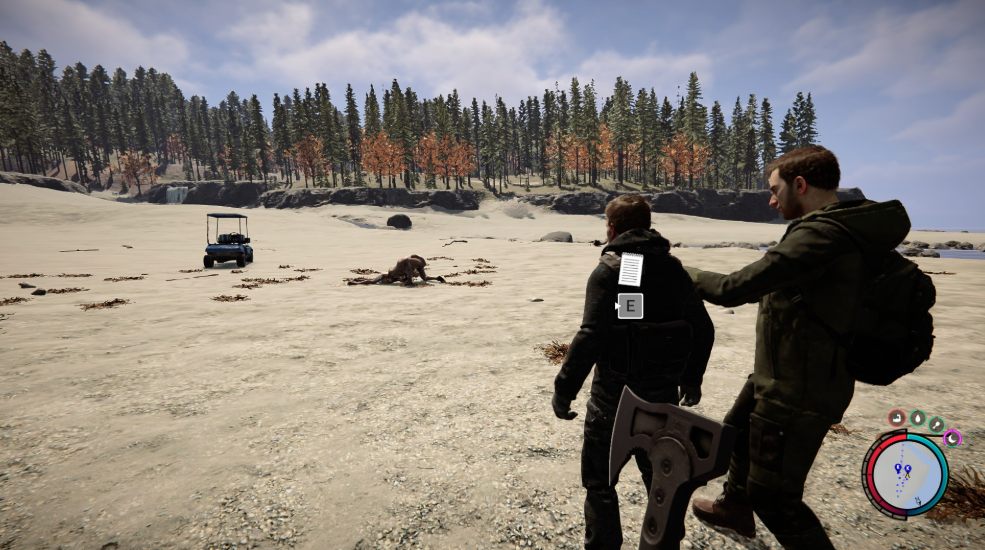Click the GPS minimap
Image resolution: width=985 pixels, height=550 pixels.
pyautogui.click(x=907, y=474)
